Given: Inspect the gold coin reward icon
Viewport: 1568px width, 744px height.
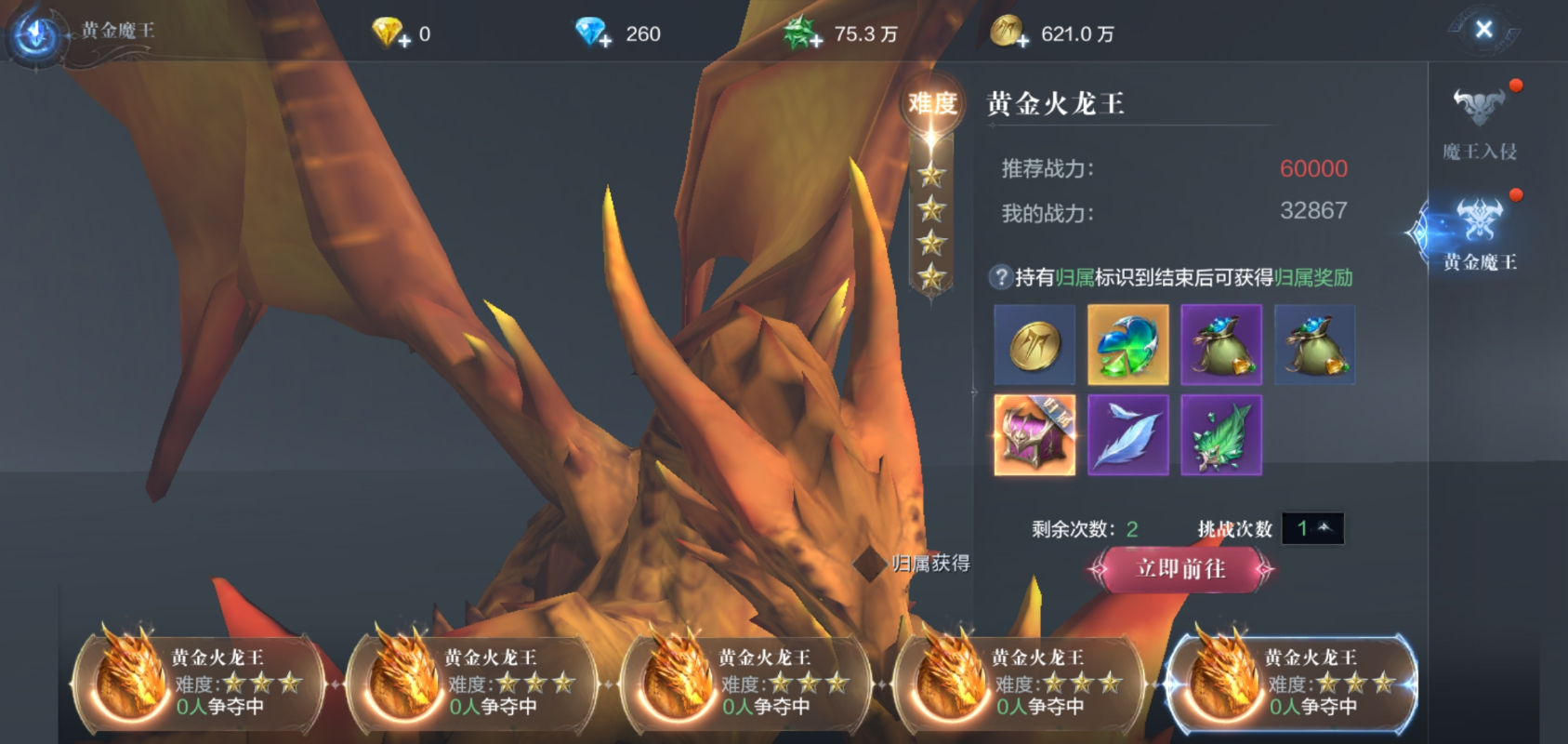Looking at the screenshot, I should coord(1034,345).
